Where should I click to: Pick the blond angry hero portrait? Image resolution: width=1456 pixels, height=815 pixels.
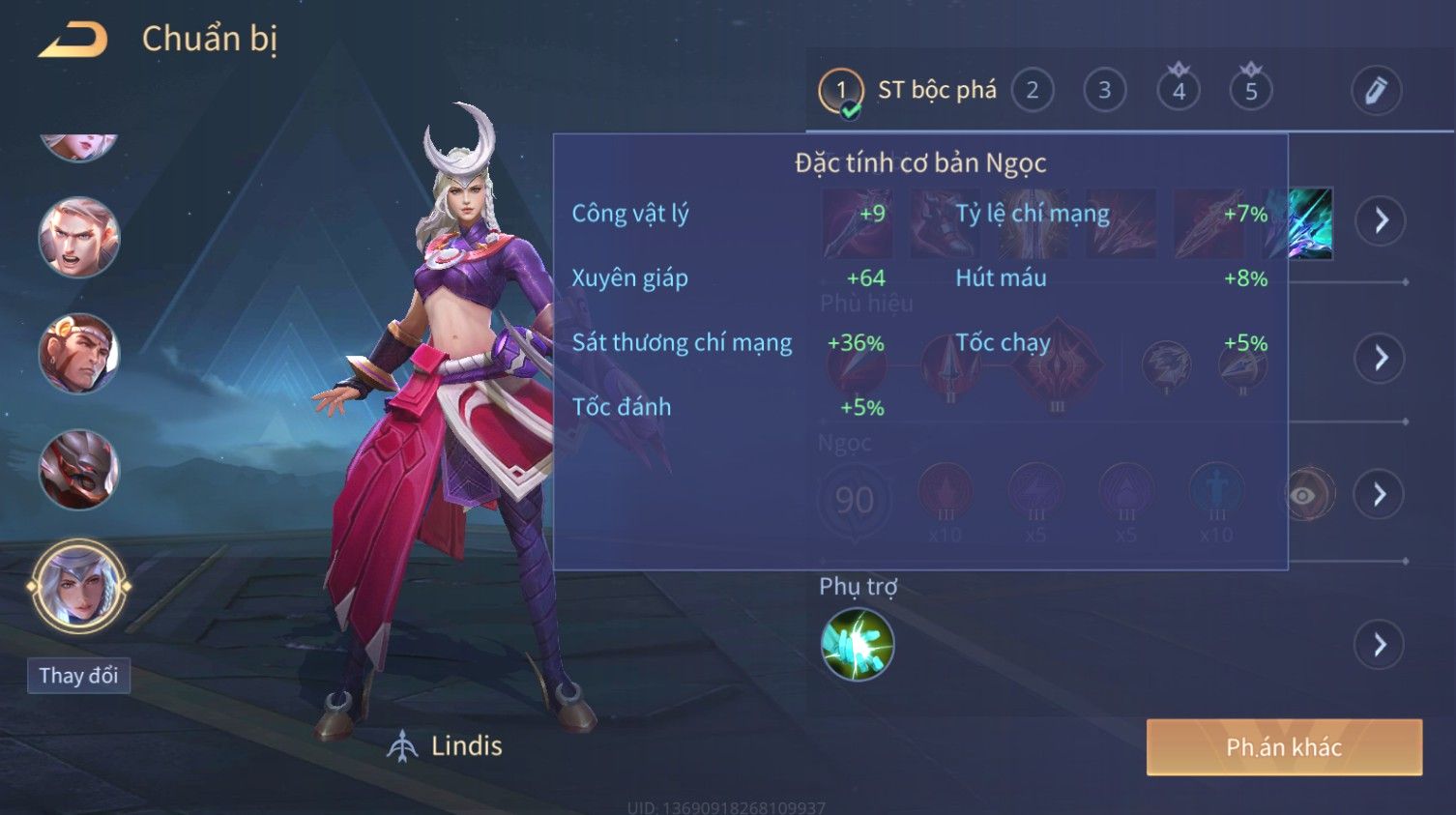[78, 238]
